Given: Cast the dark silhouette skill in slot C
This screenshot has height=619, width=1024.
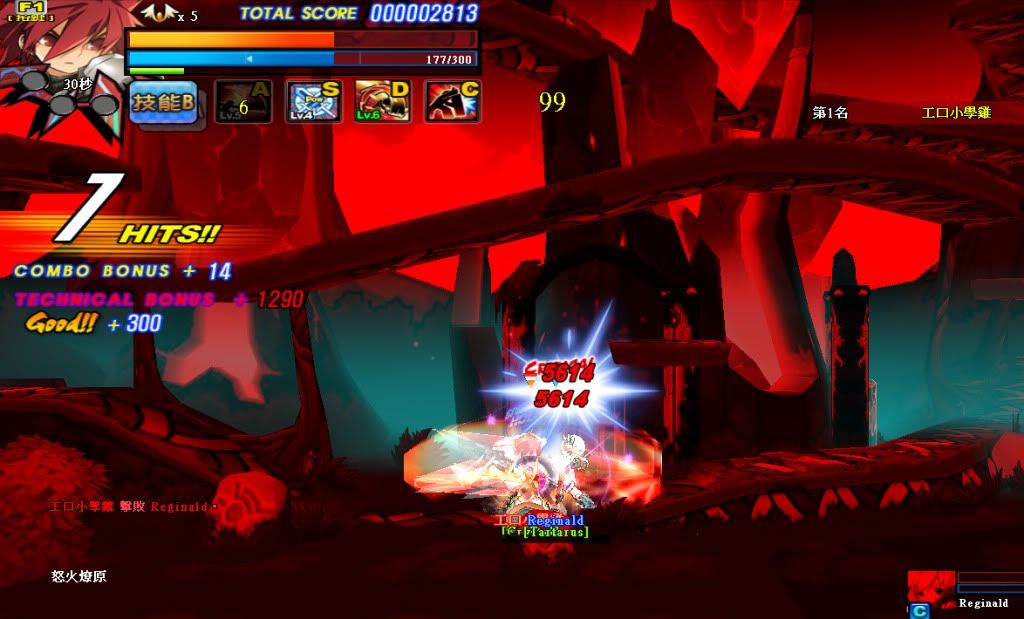Looking at the screenshot, I should tap(452, 102).
